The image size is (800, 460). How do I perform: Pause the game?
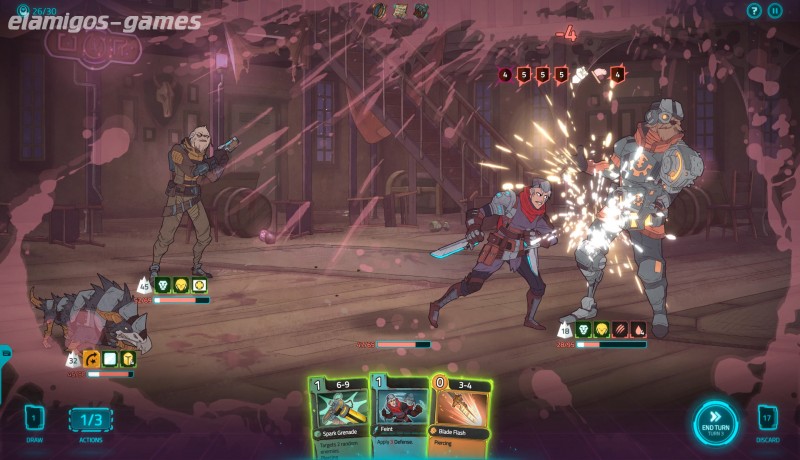[775, 11]
